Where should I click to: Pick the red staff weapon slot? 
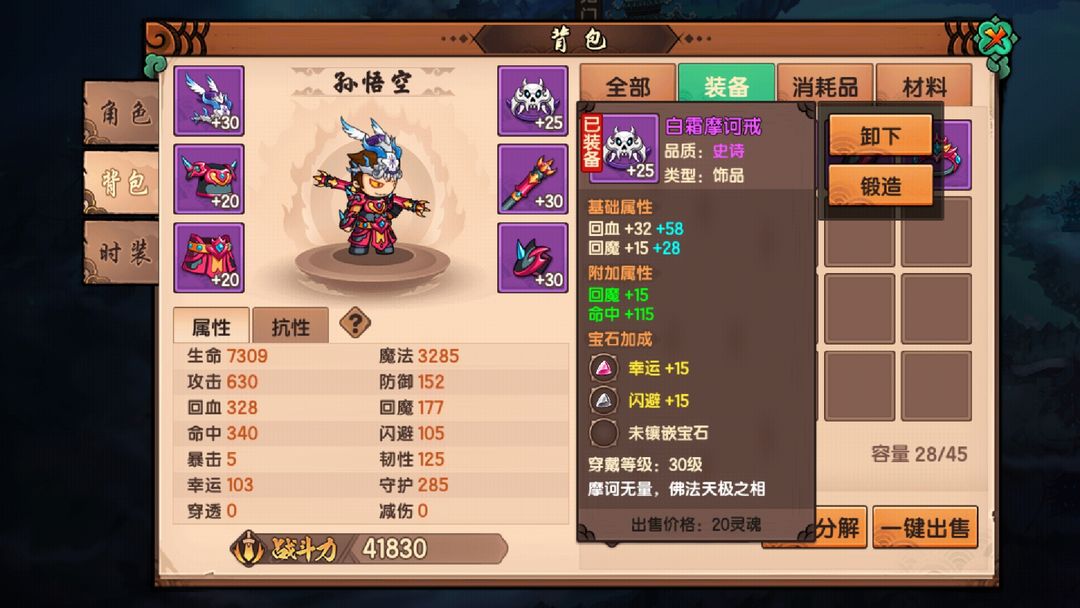tap(533, 179)
